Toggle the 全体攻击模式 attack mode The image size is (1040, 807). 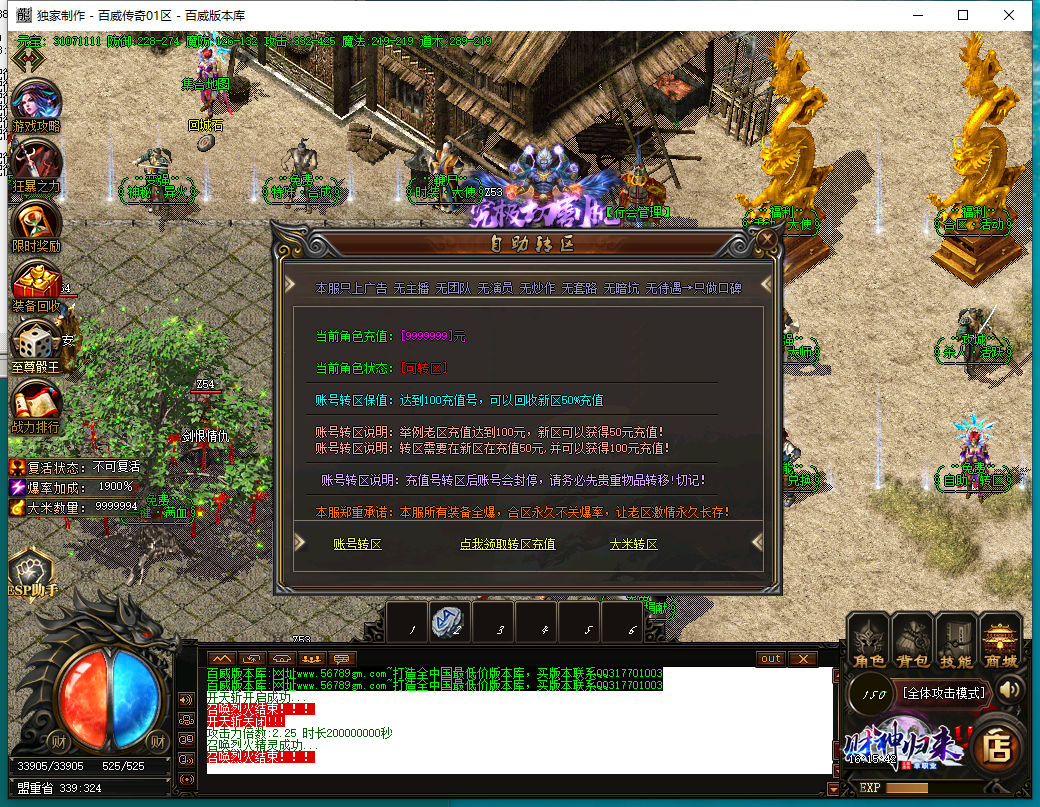(943, 692)
